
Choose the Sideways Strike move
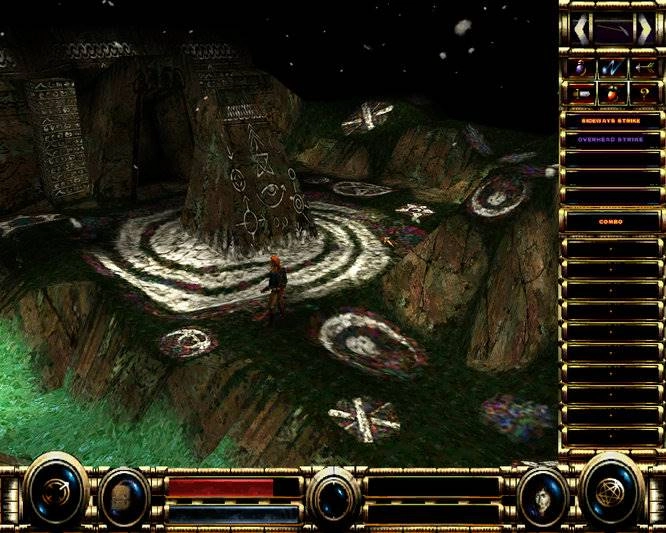[611, 119]
